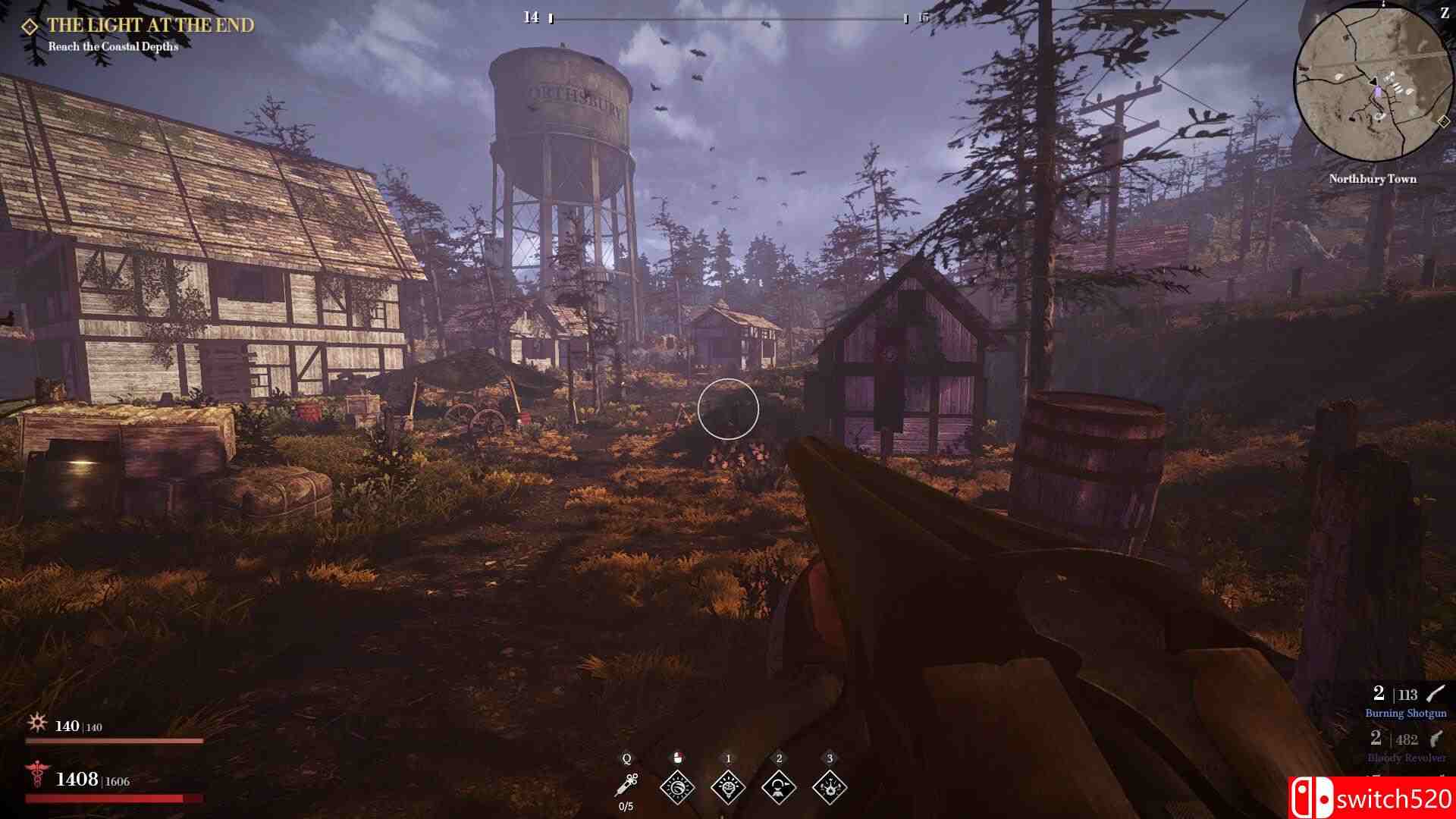Trigger the dash-figure ability in slot 2

coord(779,787)
